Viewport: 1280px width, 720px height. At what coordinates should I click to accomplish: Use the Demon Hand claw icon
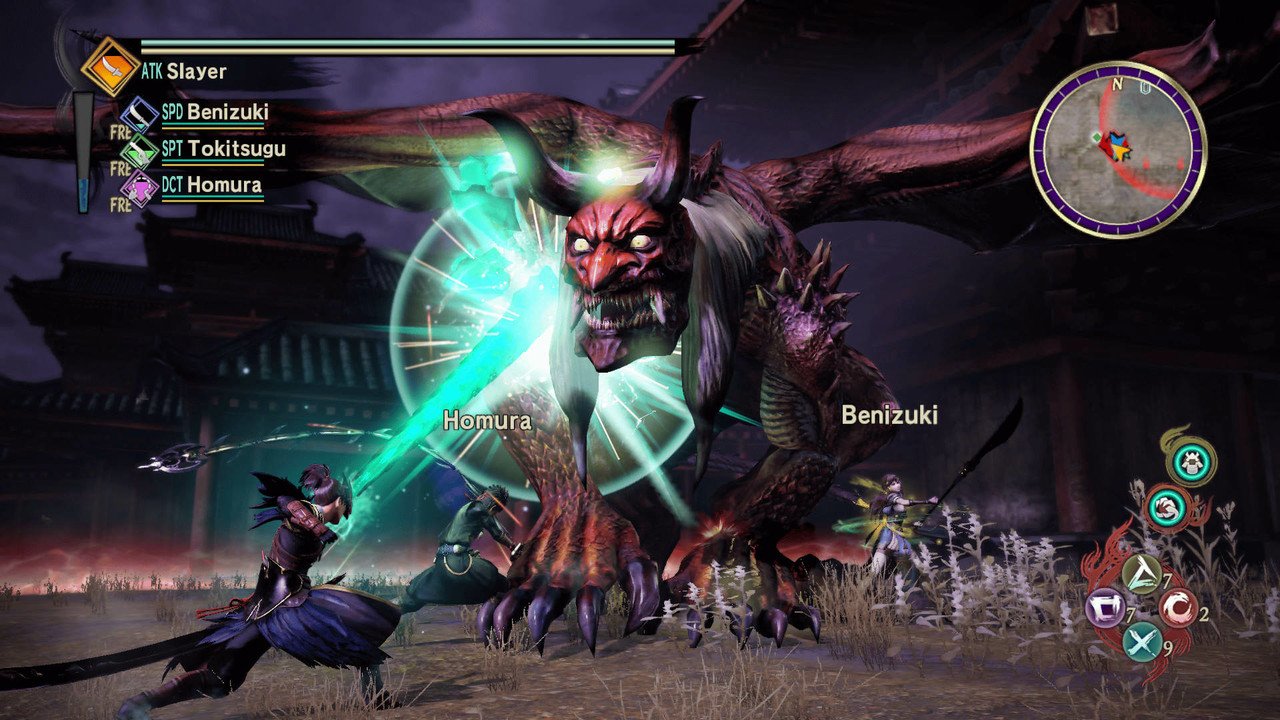1164,505
